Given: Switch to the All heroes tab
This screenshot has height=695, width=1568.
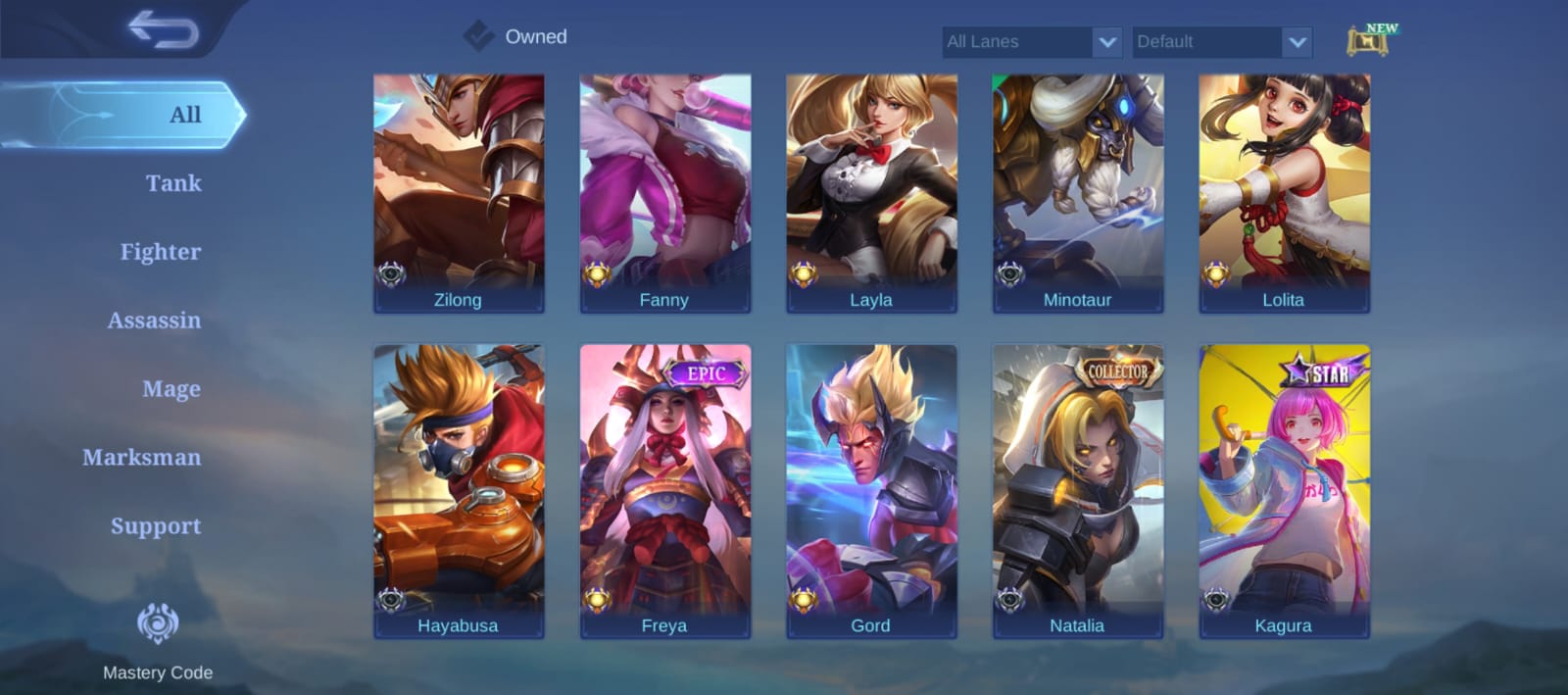Looking at the screenshot, I should 184,115.
